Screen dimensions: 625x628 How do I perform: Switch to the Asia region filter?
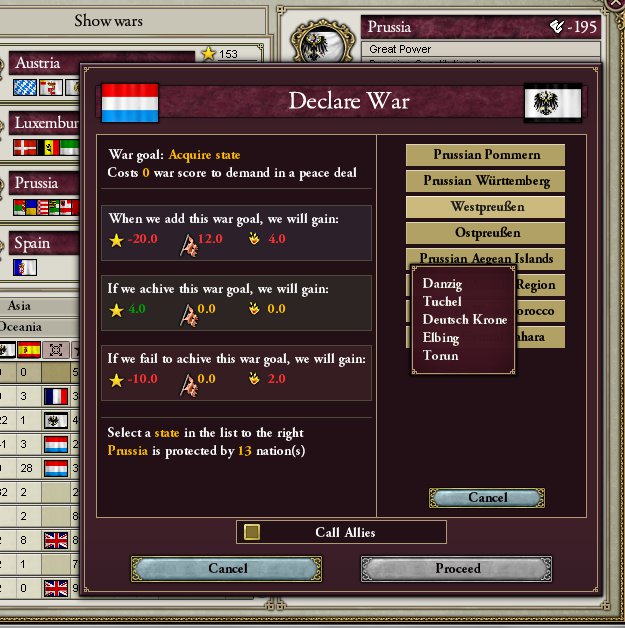20,305
